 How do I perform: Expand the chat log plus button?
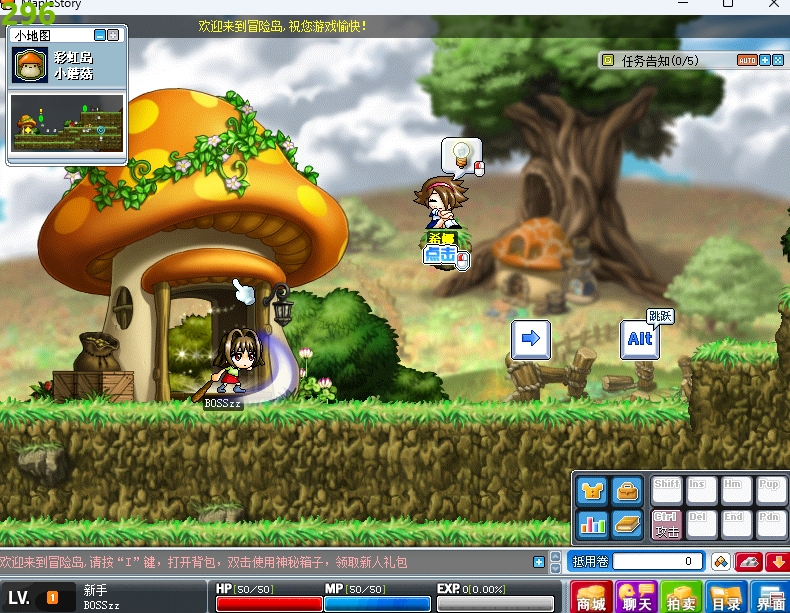pyautogui.click(x=539, y=561)
